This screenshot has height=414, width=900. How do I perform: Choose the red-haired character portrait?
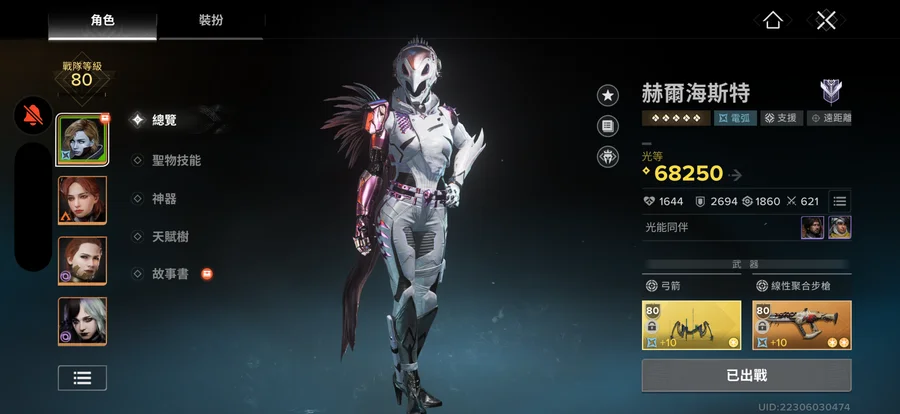(x=82, y=200)
